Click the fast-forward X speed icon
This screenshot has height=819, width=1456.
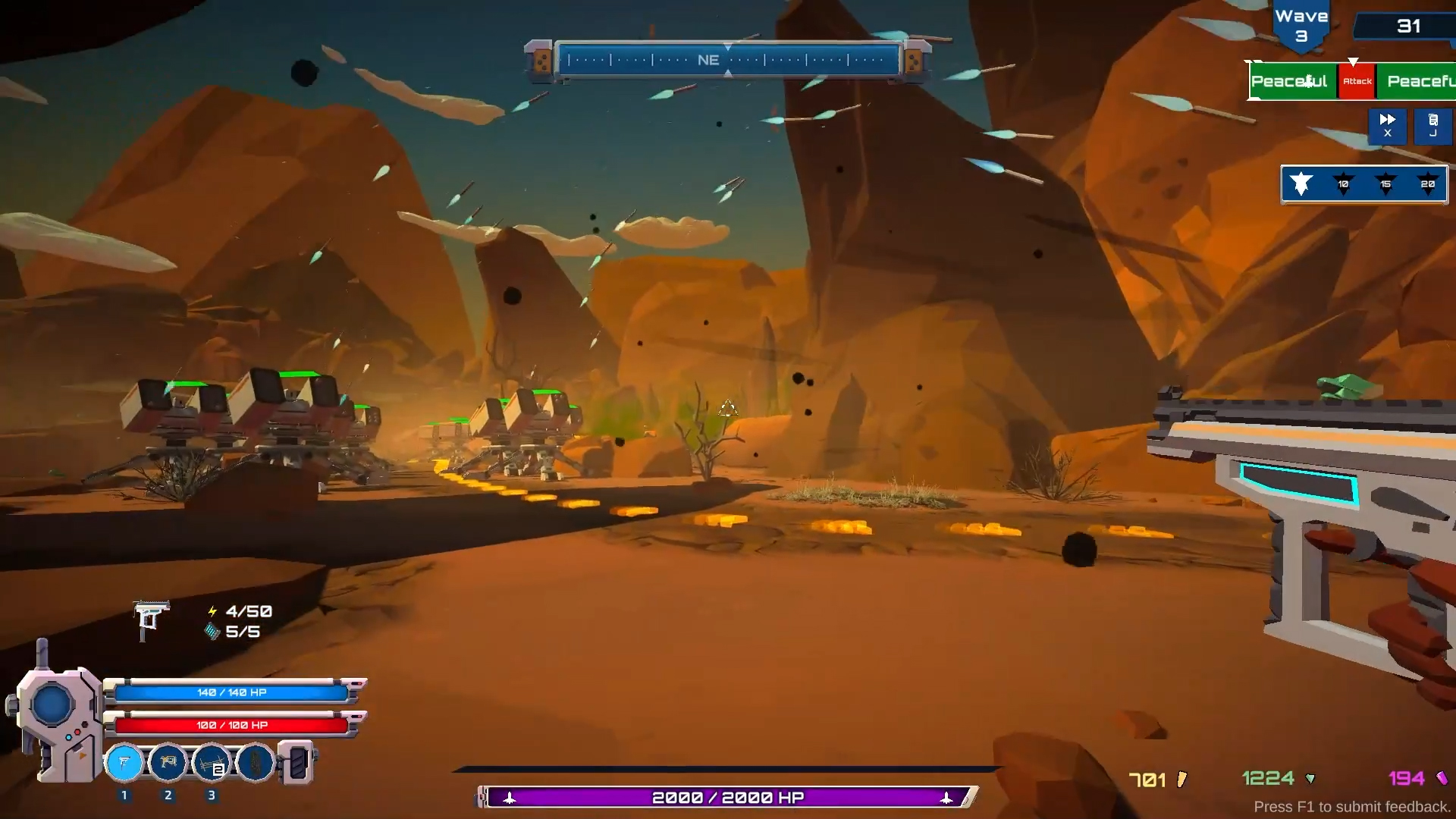tap(1388, 126)
